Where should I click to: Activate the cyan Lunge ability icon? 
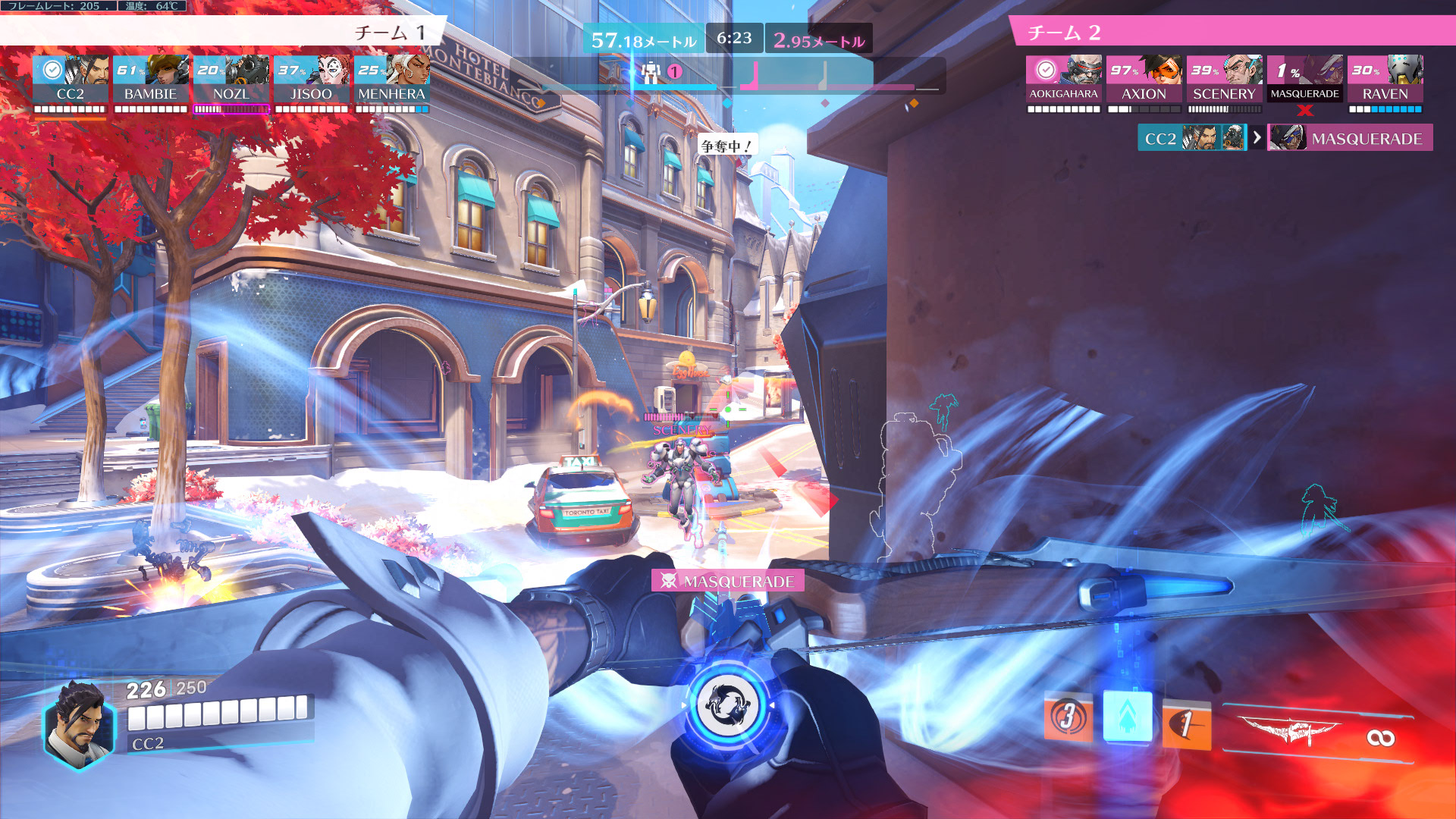(x=1128, y=716)
